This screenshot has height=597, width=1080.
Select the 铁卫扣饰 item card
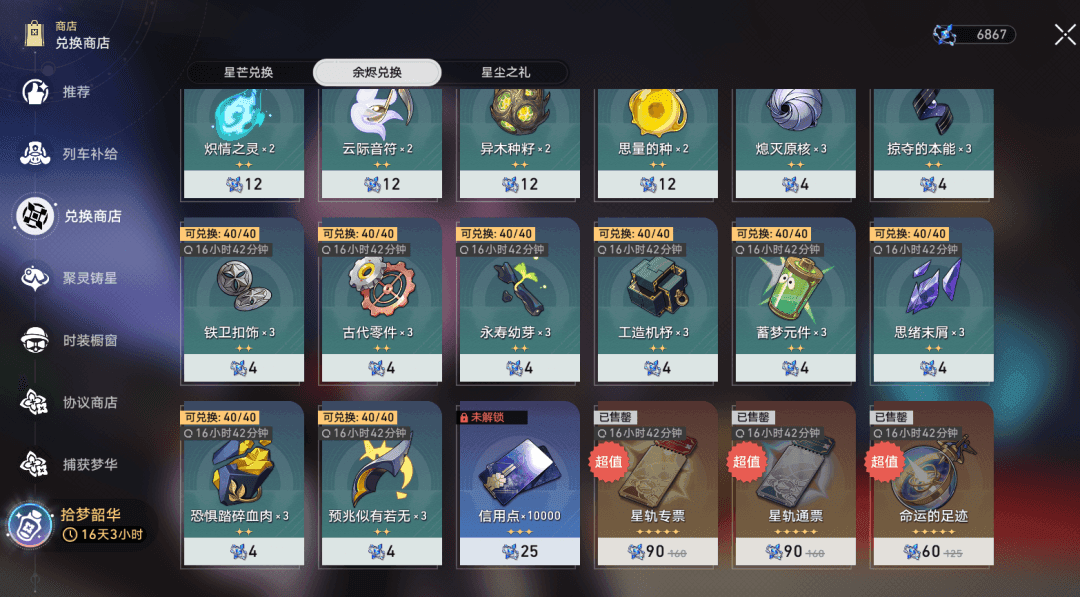point(242,298)
